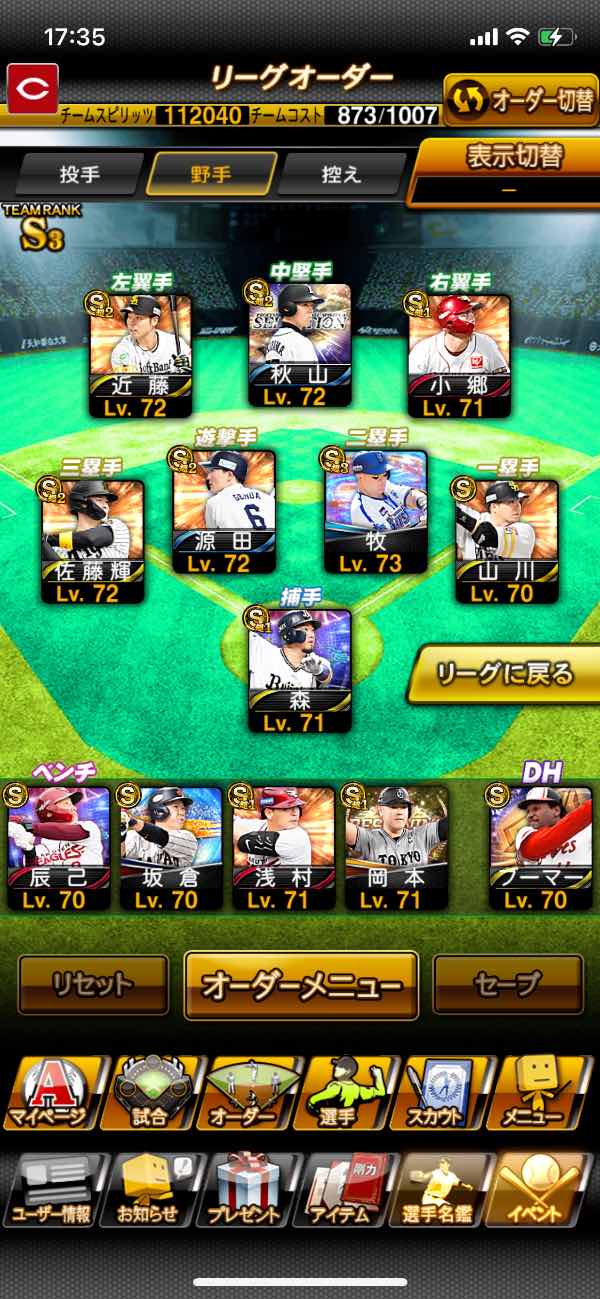Select DH ブーマー card
Viewport: 600px width, 1299px height.
(x=541, y=846)
